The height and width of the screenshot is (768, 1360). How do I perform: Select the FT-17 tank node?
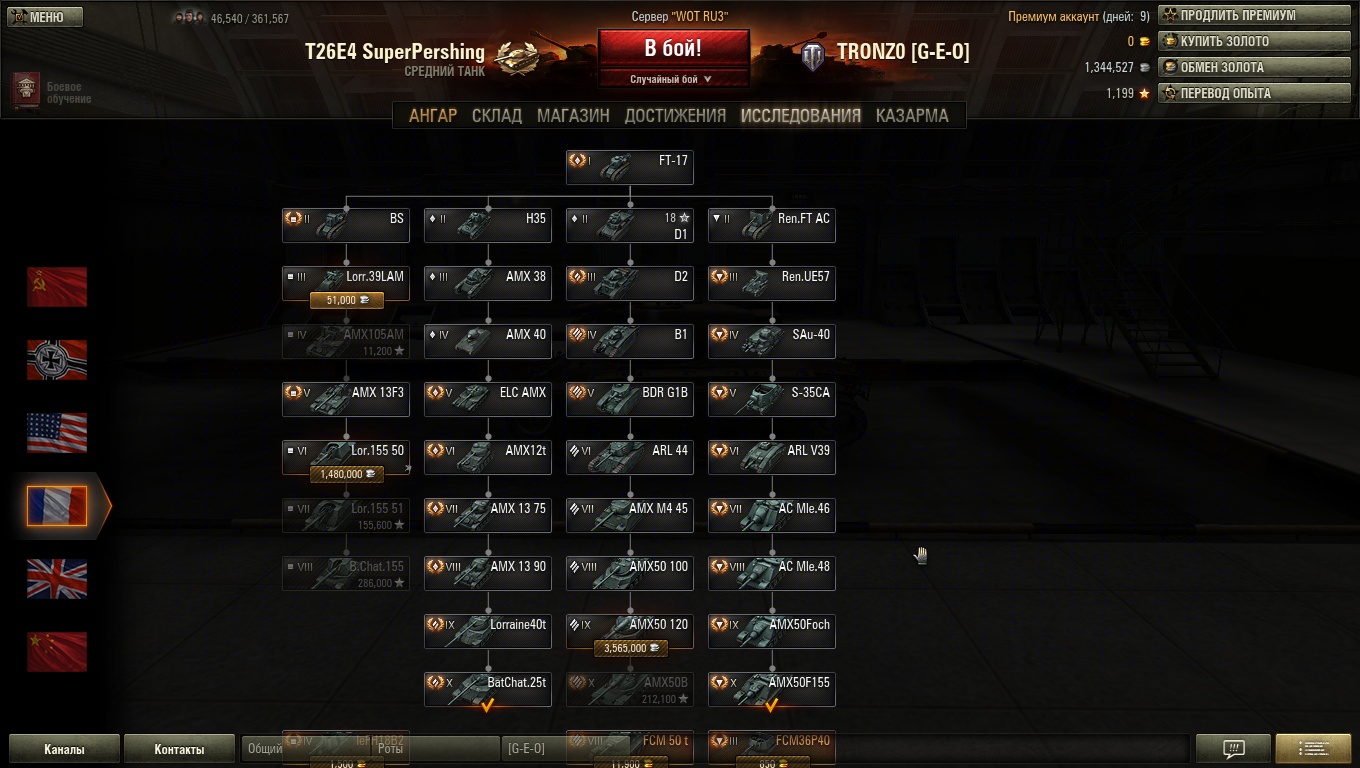tap(629, 167)
